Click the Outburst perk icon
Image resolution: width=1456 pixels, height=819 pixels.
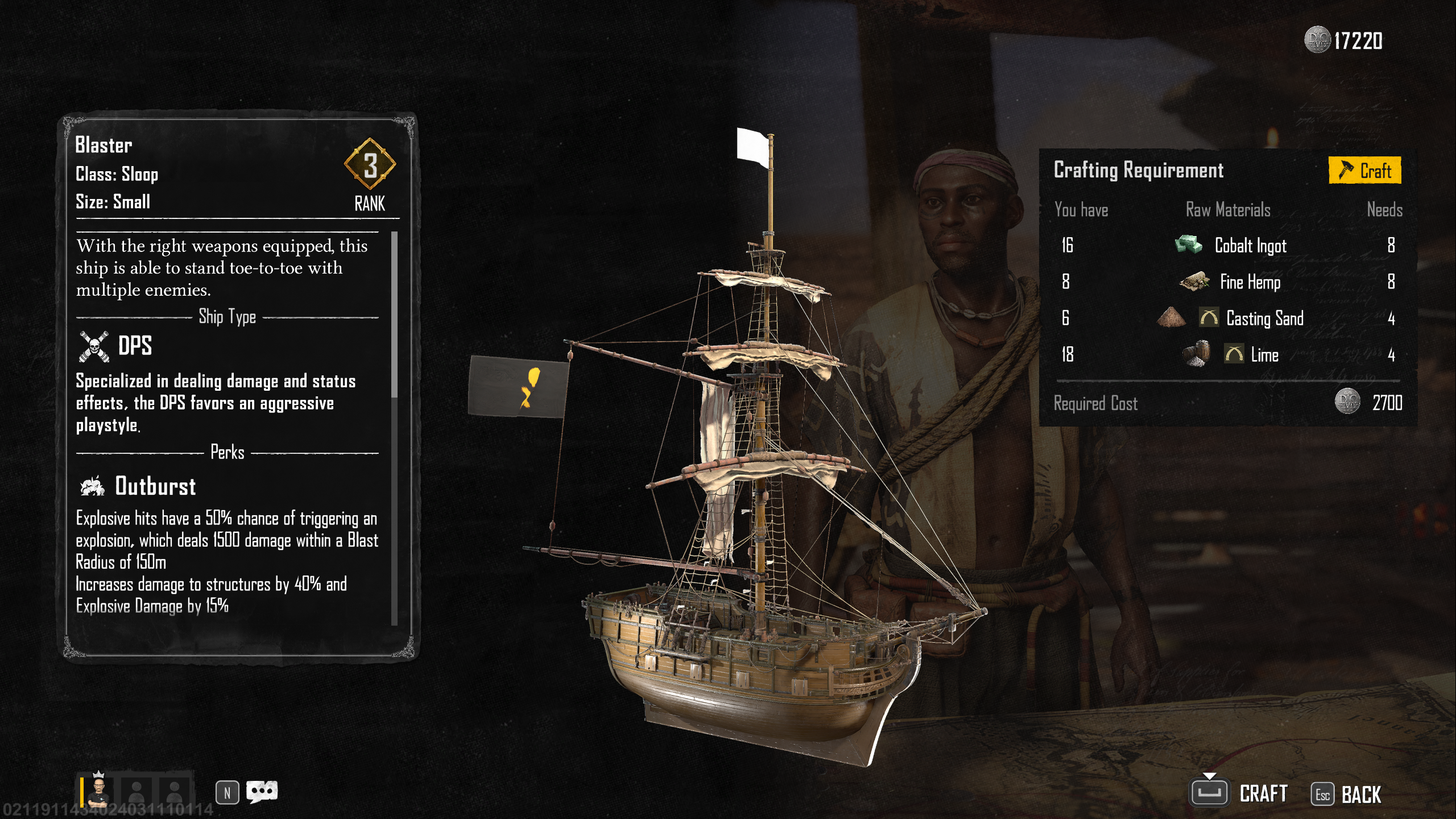93,486
